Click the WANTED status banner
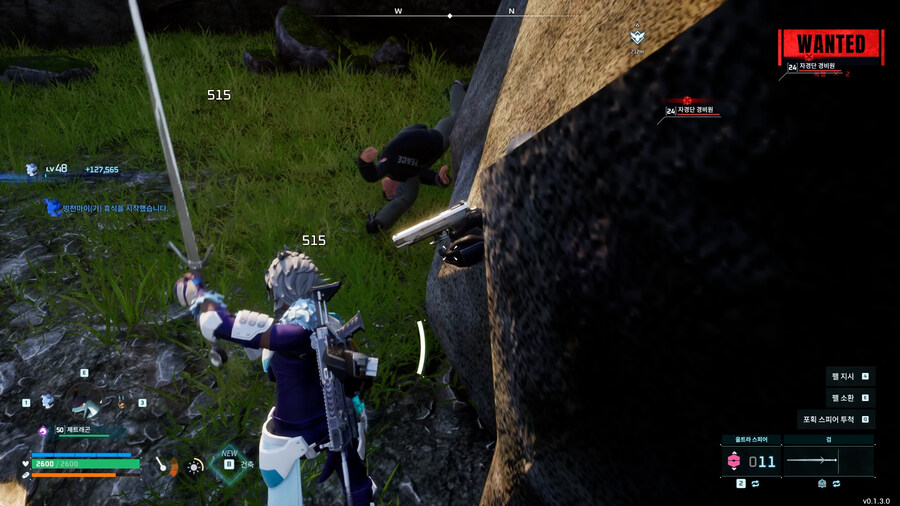 831,45
